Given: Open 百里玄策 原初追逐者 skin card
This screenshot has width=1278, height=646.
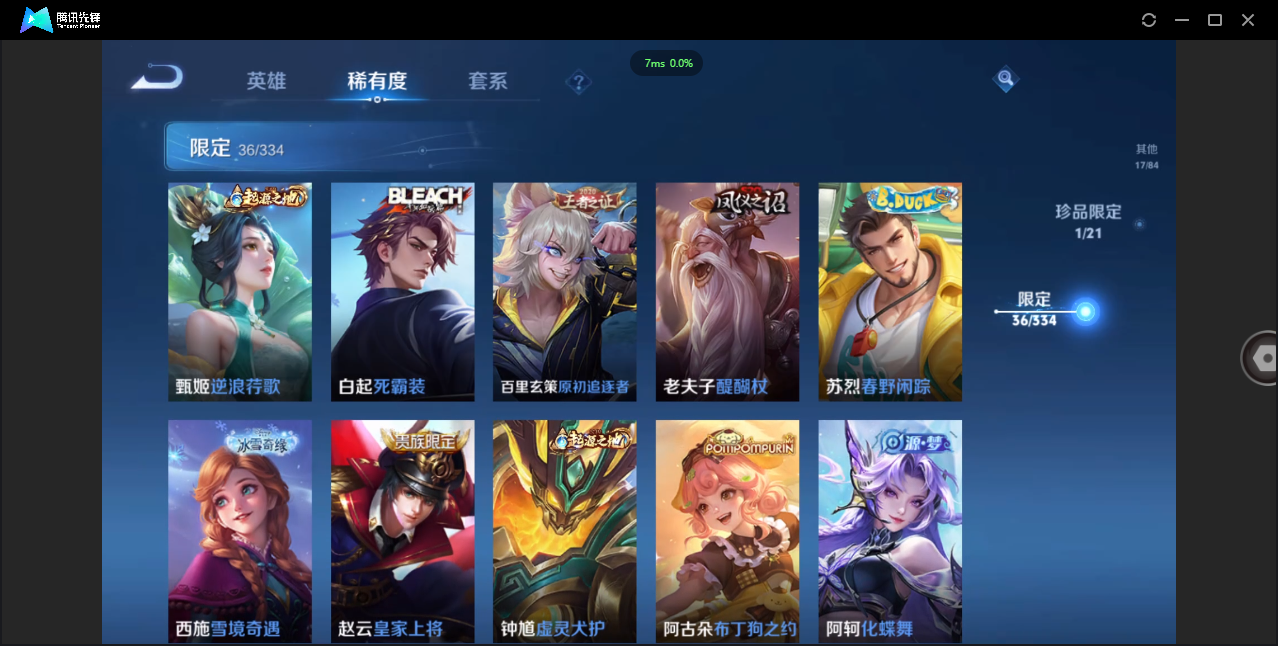Looking at the screenshot, I should click(x=564, y=291).
